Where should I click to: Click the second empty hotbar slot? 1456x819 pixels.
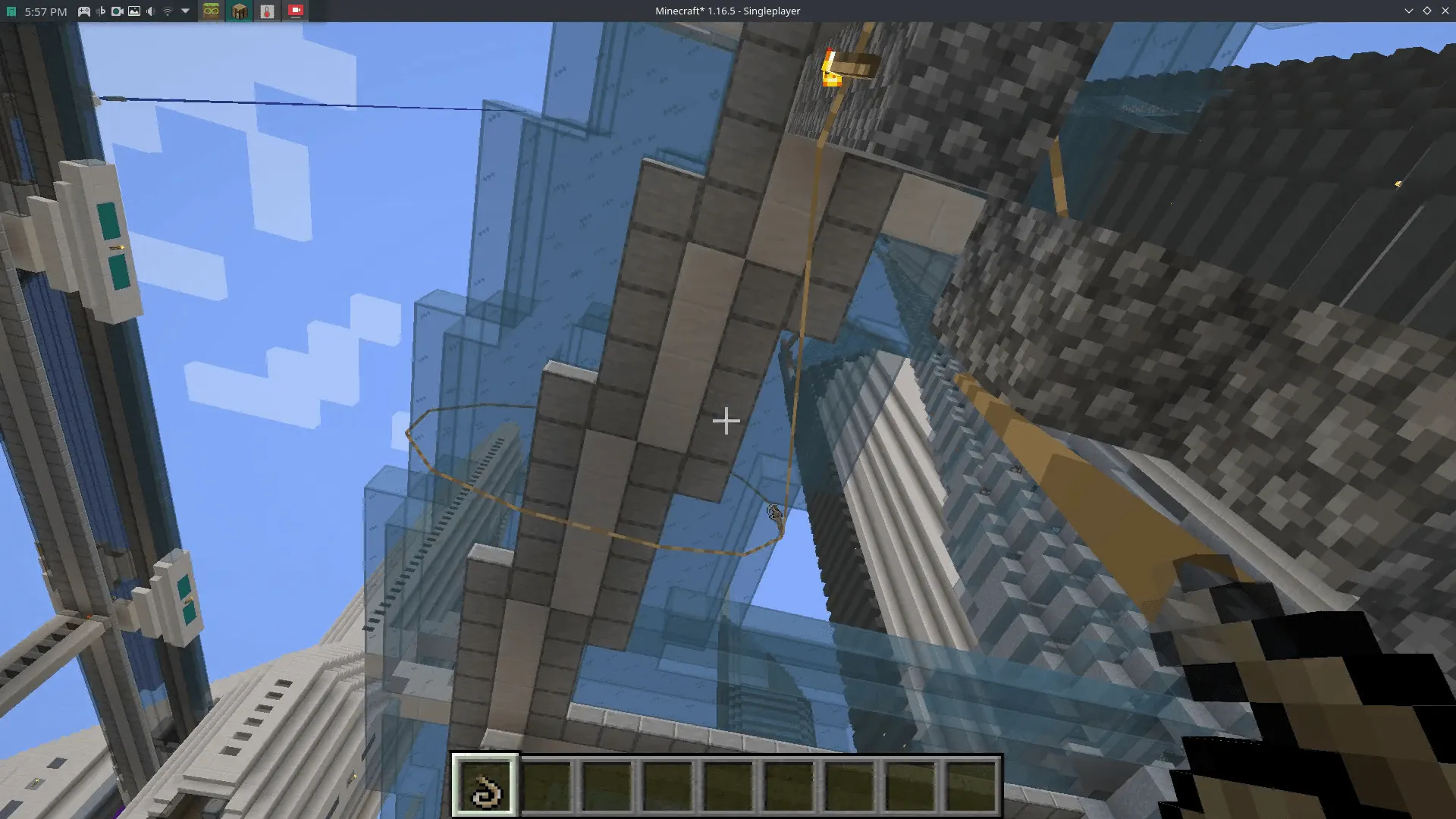click(x=548, y=787)
